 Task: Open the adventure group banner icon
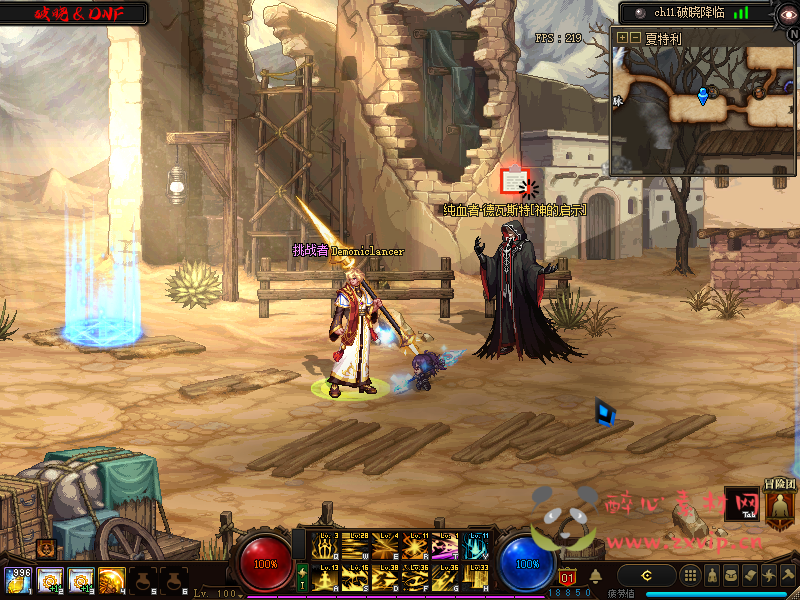point(779,506)
